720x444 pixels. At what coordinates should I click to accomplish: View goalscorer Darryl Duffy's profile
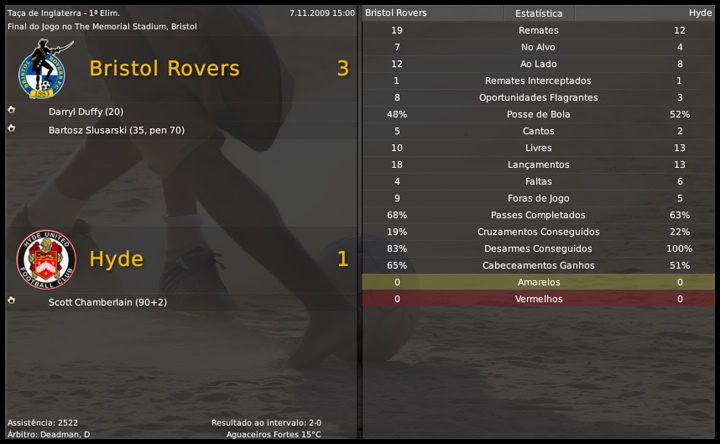point(85,111)
